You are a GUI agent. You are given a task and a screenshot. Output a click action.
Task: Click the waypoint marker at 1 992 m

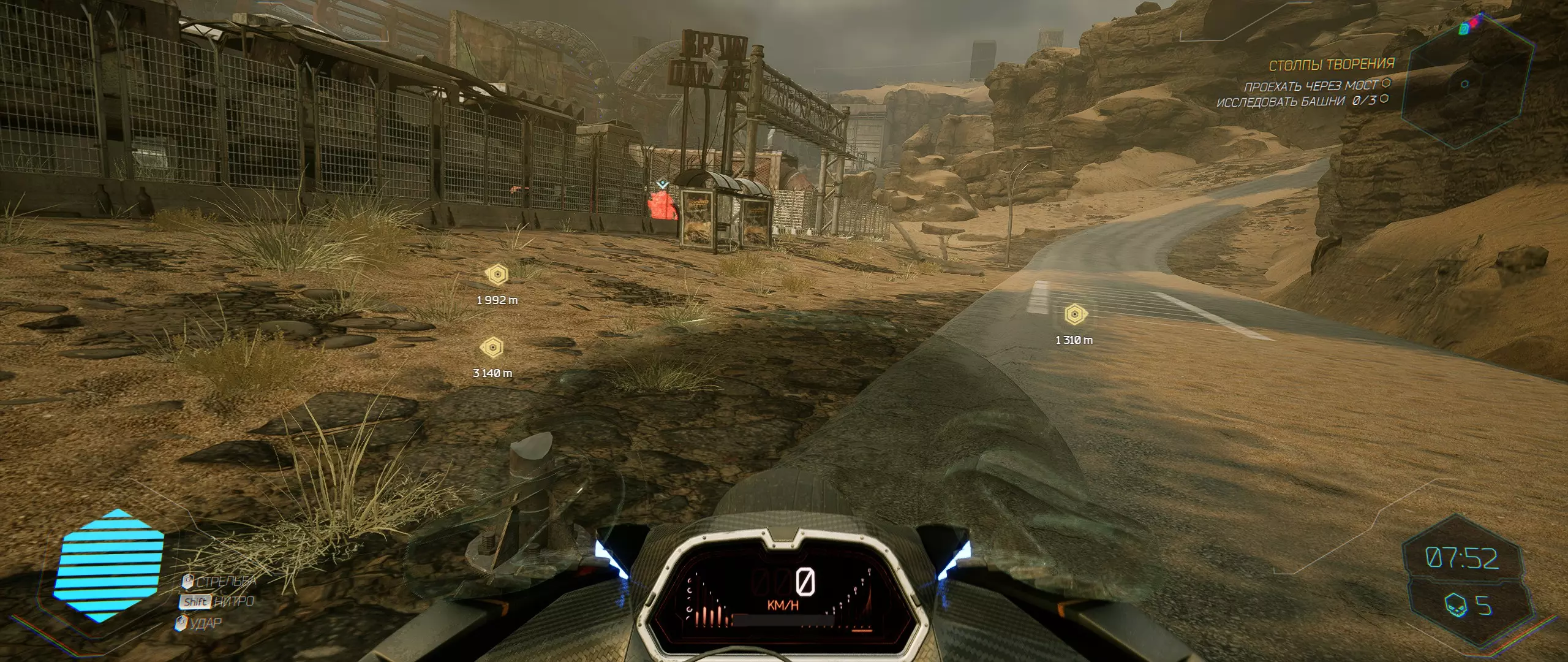tap(496, 275)
